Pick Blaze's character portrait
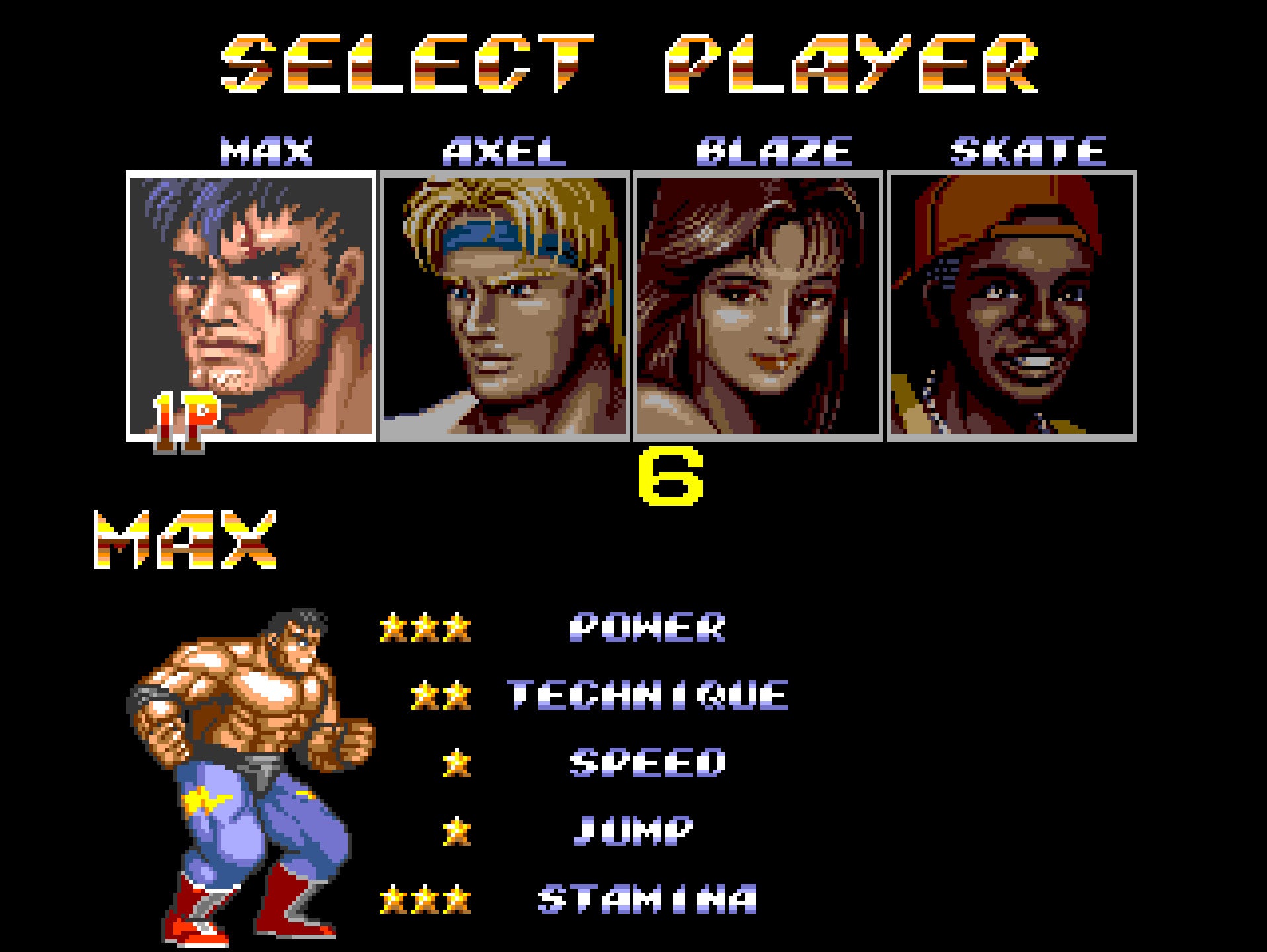The width and height of the screenshot is (1267, 952). point(758,305)
